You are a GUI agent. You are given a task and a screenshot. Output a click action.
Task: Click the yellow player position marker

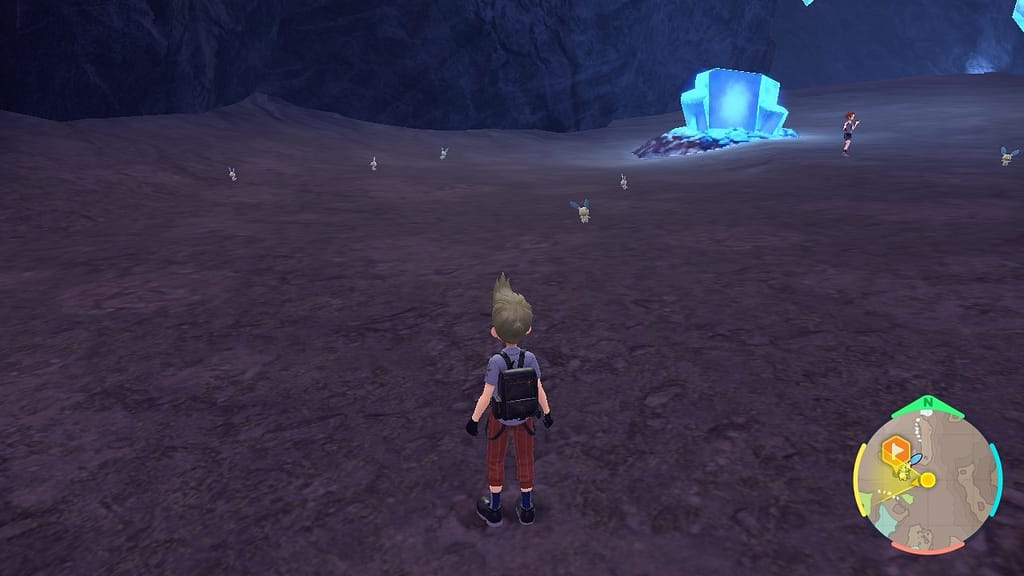[927, 480]
